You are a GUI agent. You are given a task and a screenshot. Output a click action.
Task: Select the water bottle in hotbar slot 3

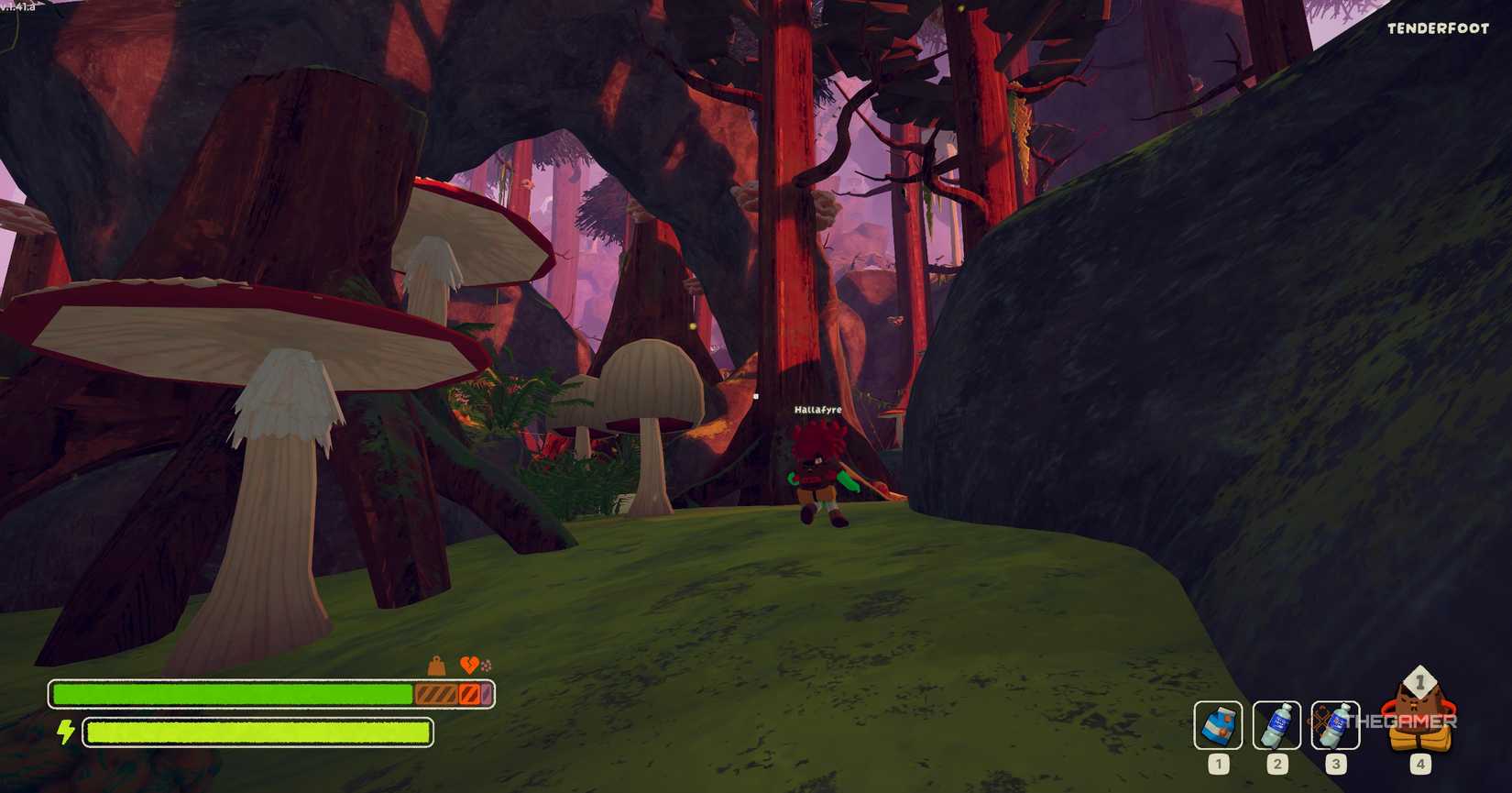point(1335,724)
